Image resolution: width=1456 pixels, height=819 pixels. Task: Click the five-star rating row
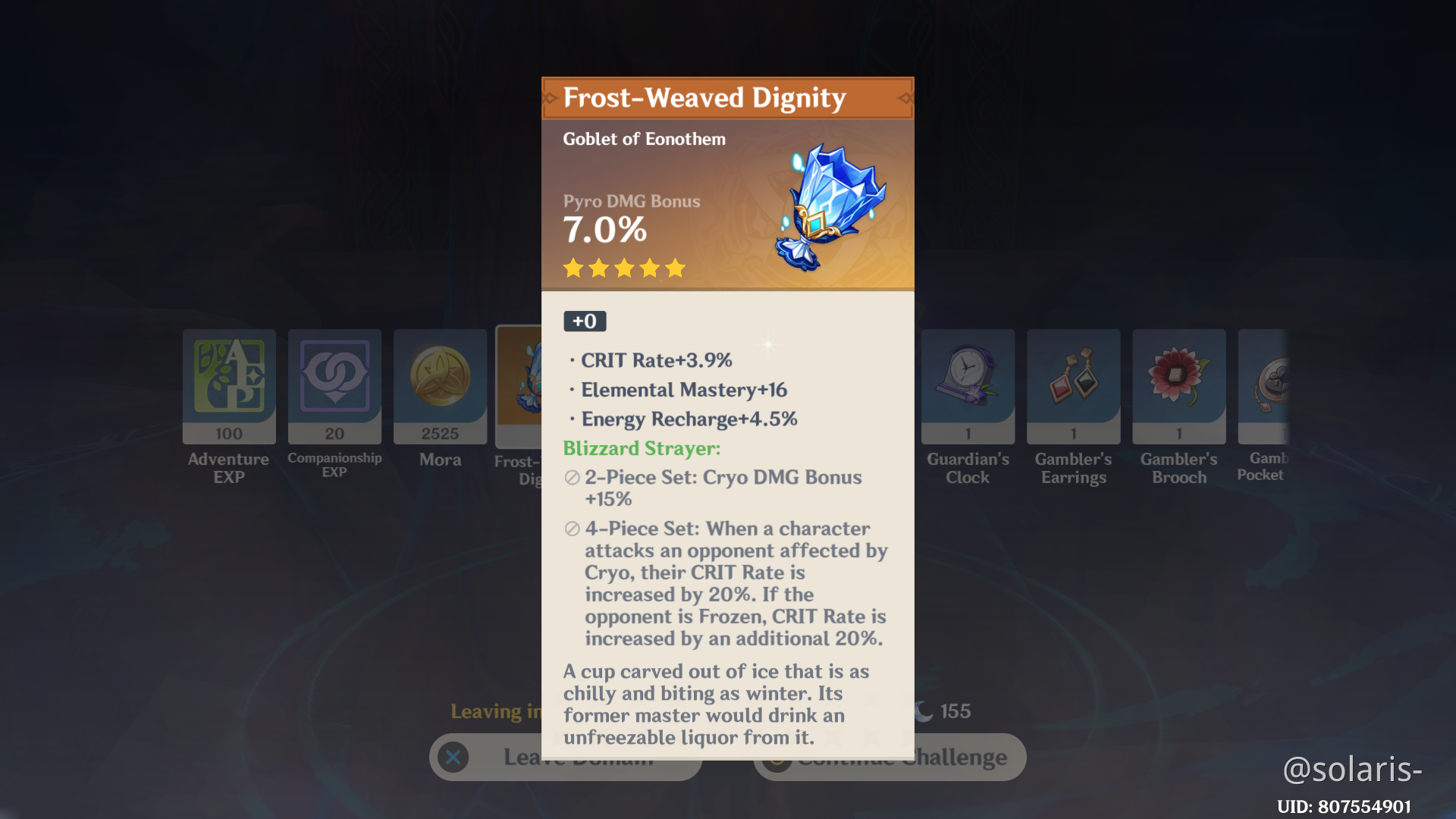click(623, 268)
